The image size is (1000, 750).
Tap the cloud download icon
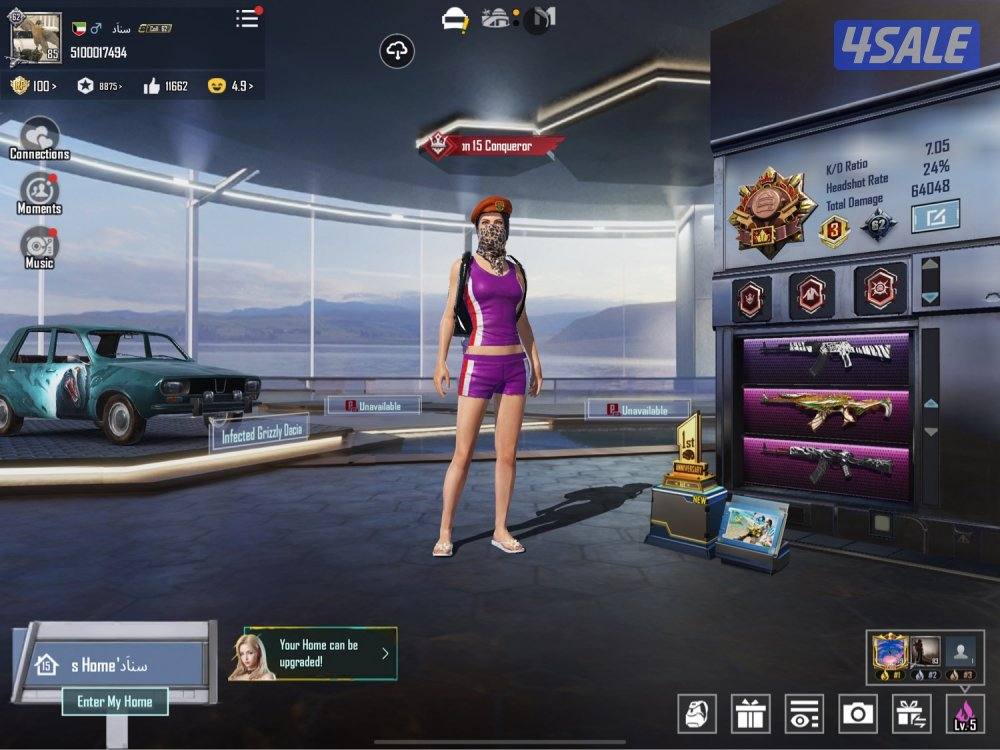tap(397, 51)
